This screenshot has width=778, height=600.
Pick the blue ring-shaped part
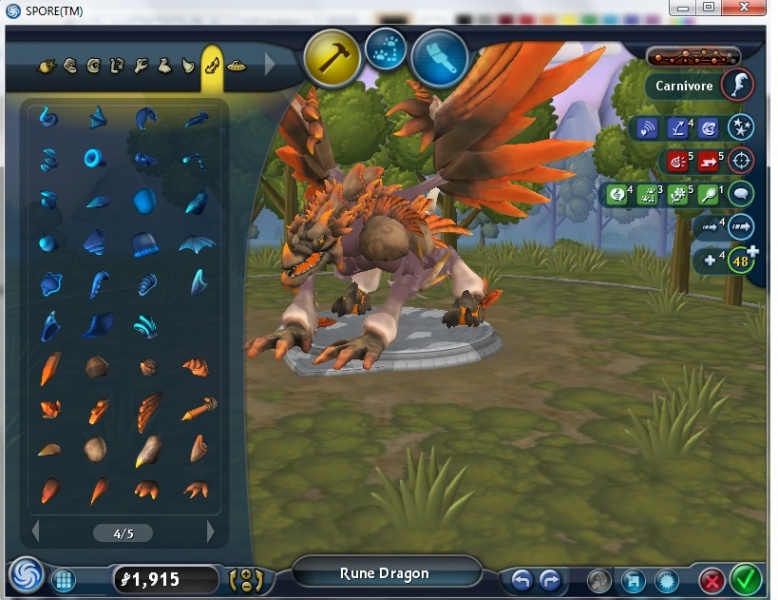pos(96,158)
